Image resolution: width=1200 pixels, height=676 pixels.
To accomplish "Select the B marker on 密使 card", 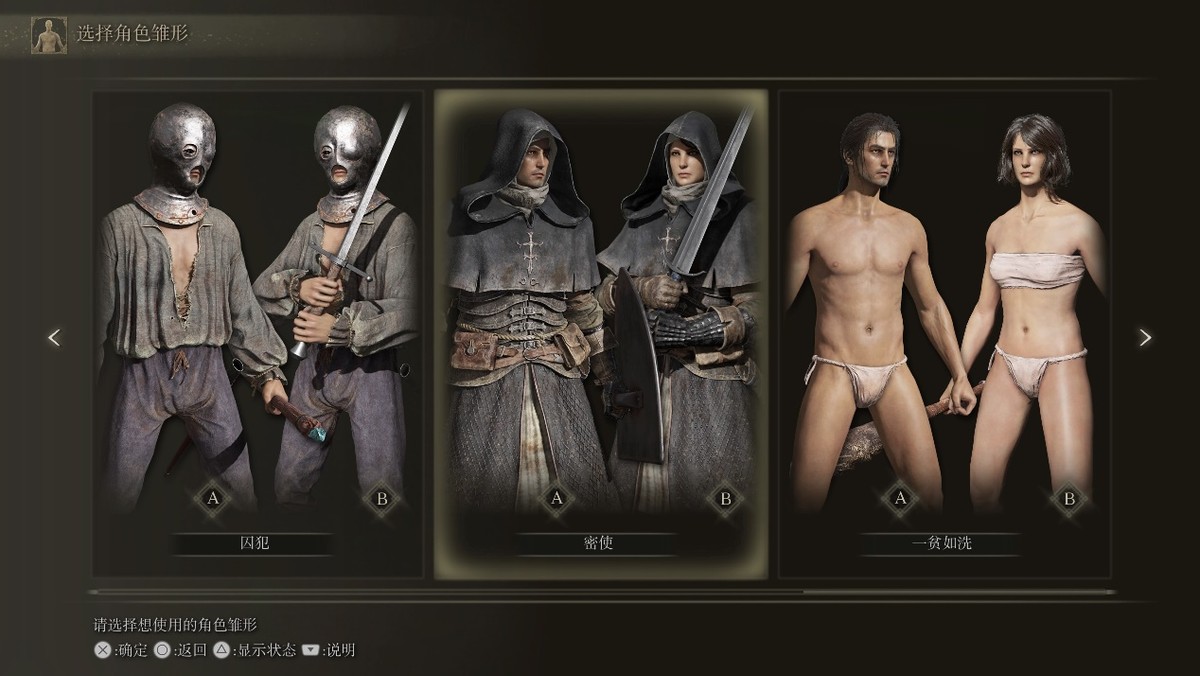I will [x=726, y=498].
